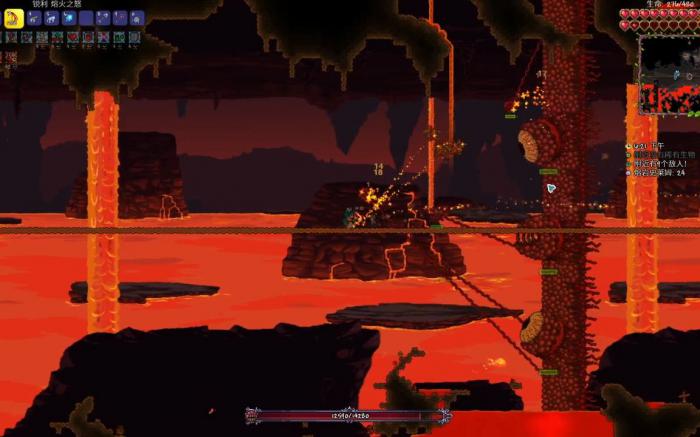This screenshot has width=700, height=437.
Task: Select the yellow highlighted hotbar slot
Action: tap(15, 18)
